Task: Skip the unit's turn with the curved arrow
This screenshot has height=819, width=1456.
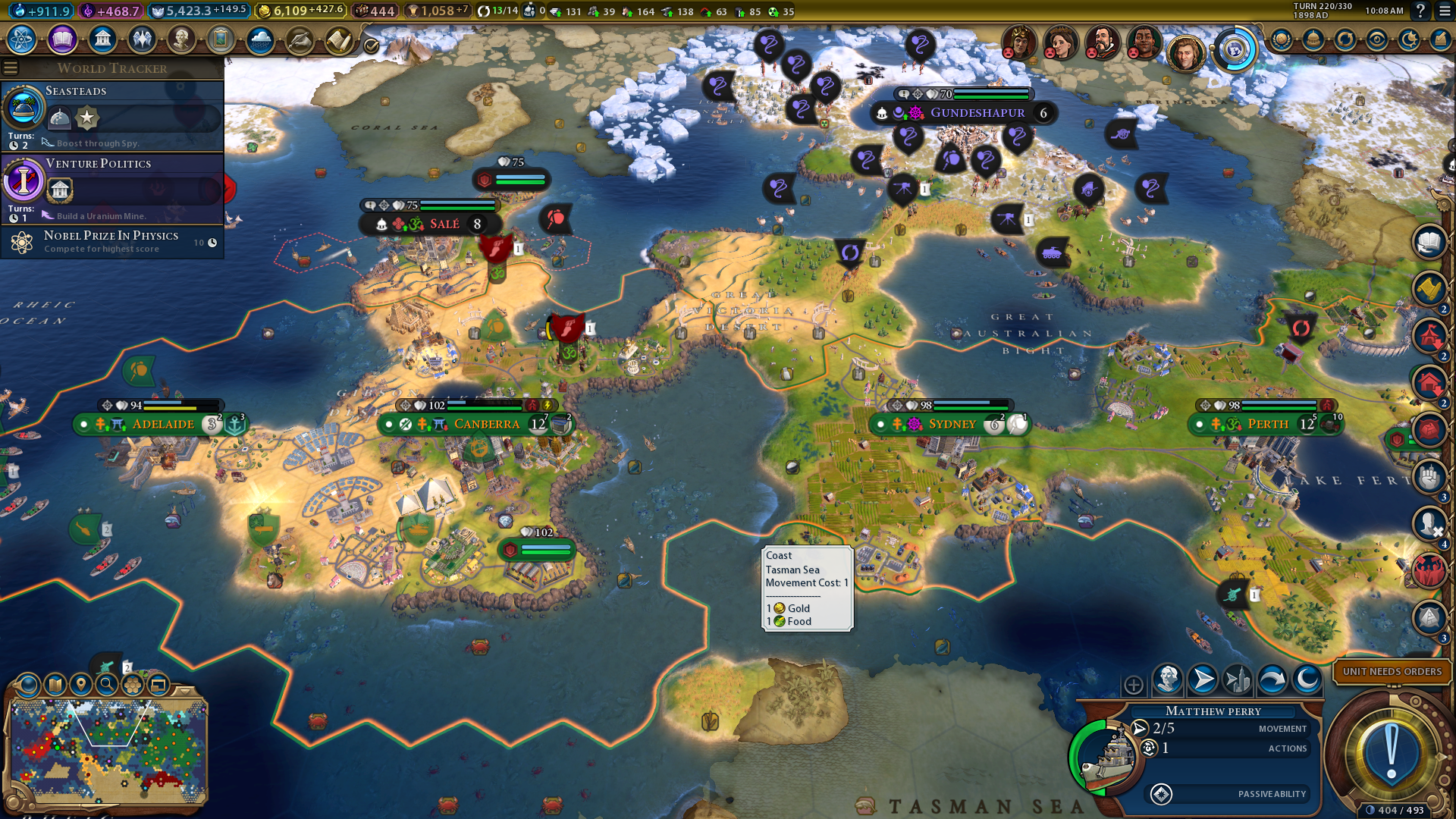Action: point(1272,679)
